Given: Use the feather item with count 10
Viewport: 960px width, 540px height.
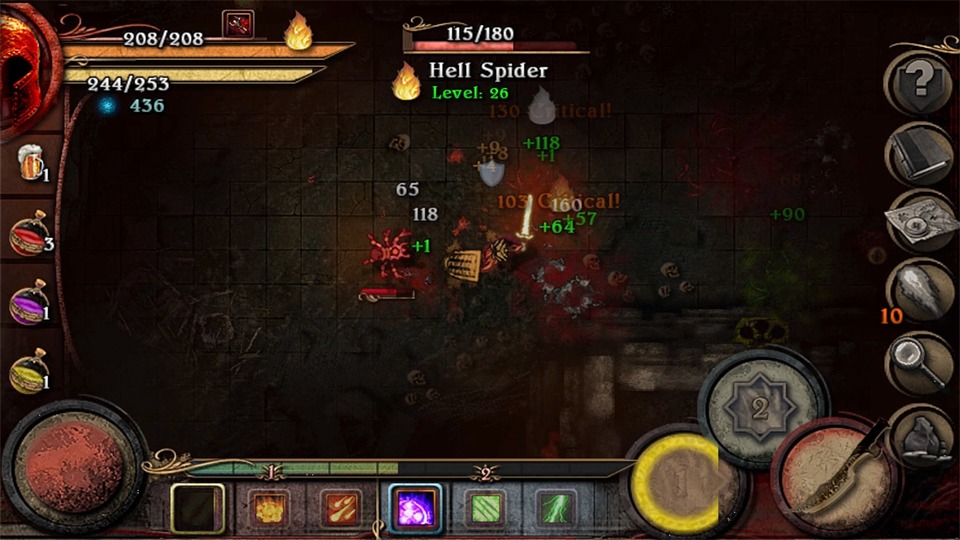Looking at the screenshot, I should point(918,292).
